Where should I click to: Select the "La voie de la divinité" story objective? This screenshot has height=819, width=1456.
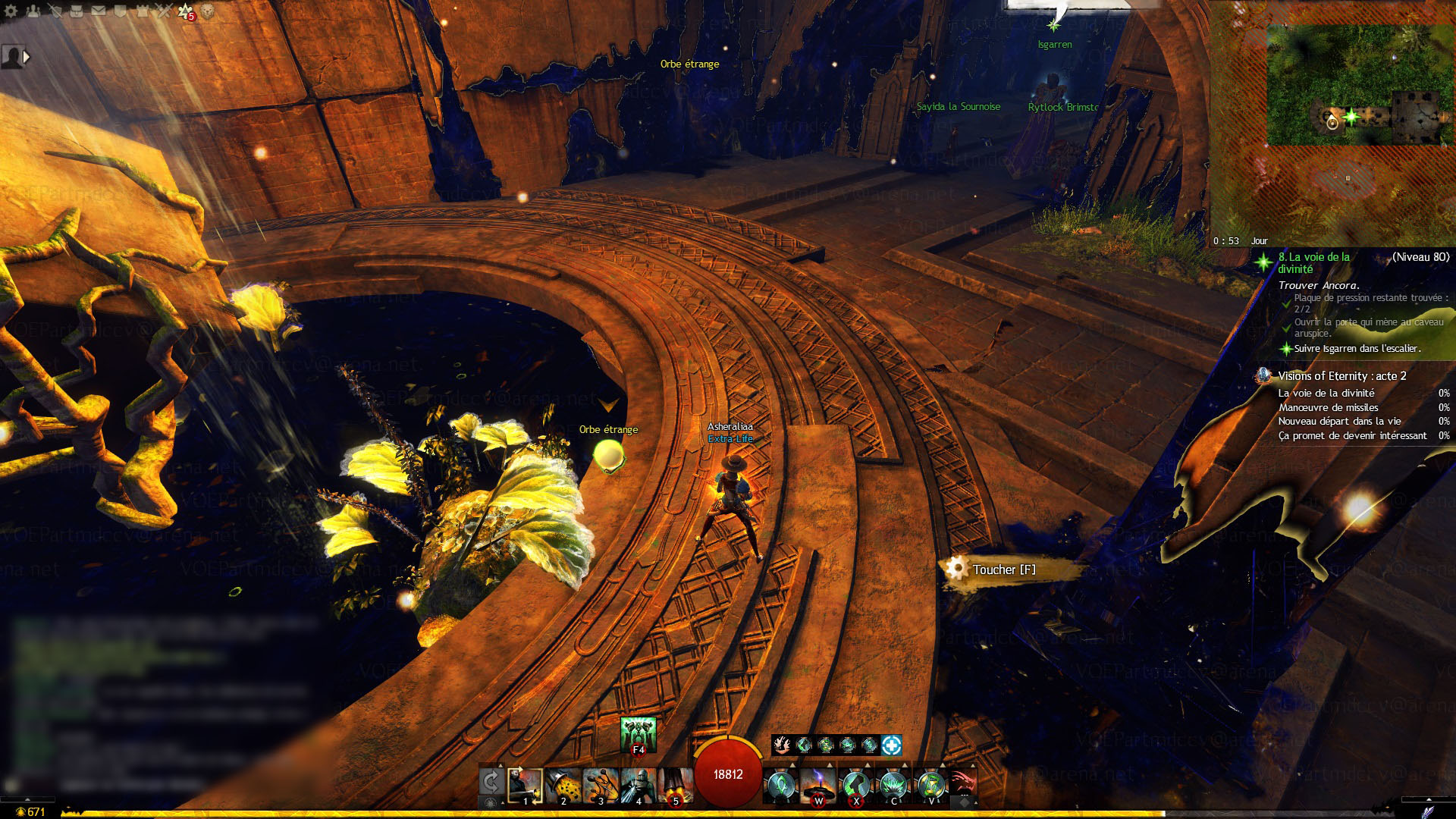[x=1314, y=263]
